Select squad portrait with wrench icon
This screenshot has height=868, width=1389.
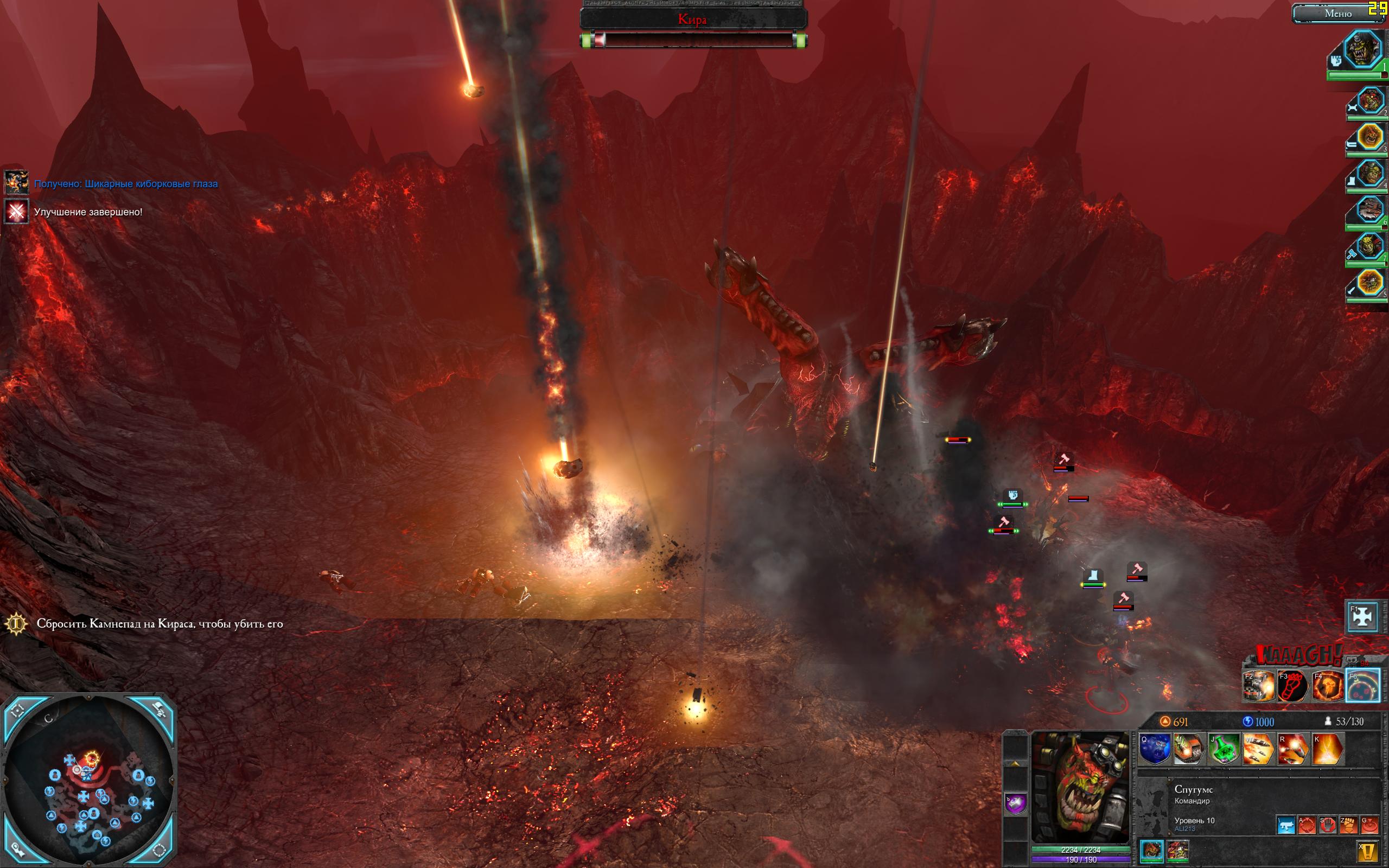pos(1371,102)
